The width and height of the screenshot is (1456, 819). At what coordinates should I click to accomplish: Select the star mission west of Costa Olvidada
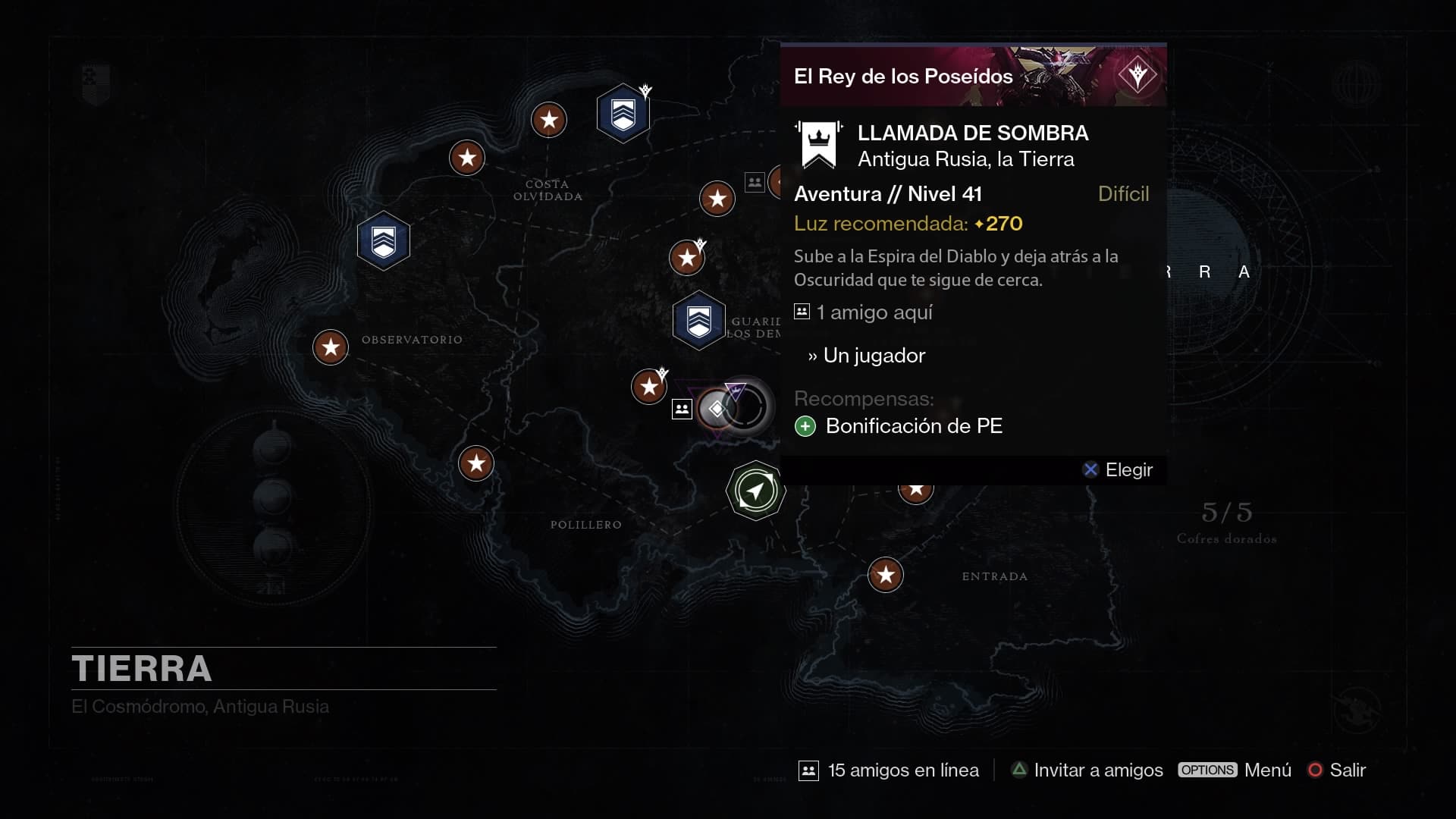tap(467, 158)
